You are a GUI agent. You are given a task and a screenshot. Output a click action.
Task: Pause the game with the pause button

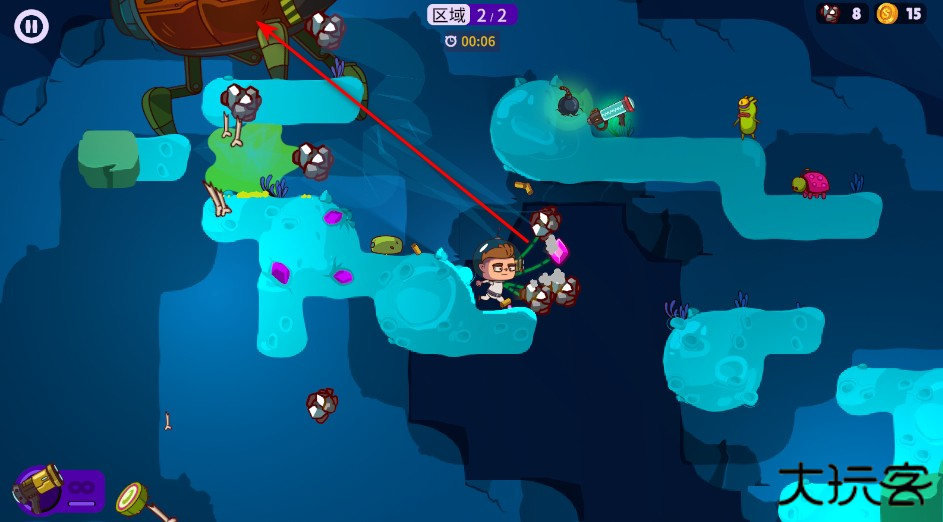[32, 26]
